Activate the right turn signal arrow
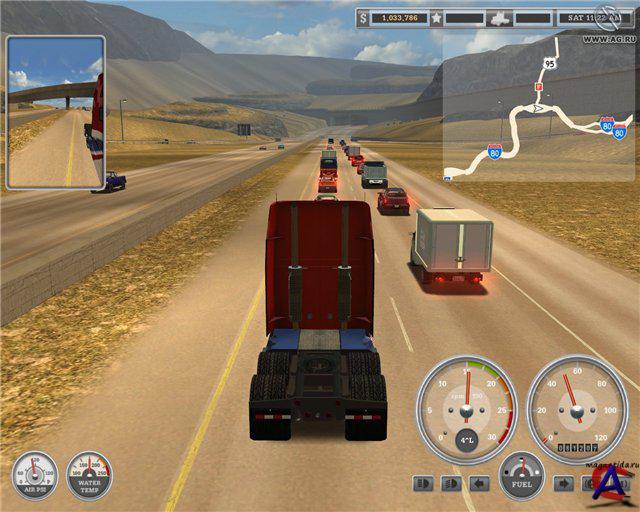This screenshot has height=512, width=640. click(563, 484)
